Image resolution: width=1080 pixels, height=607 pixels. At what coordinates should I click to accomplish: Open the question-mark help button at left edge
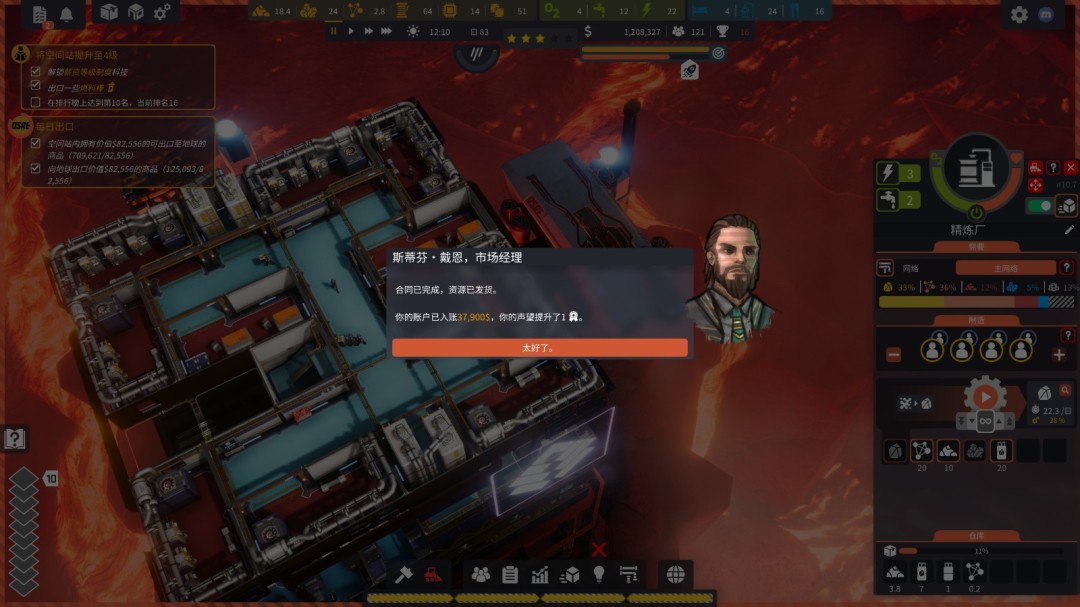tap(14, 438)
